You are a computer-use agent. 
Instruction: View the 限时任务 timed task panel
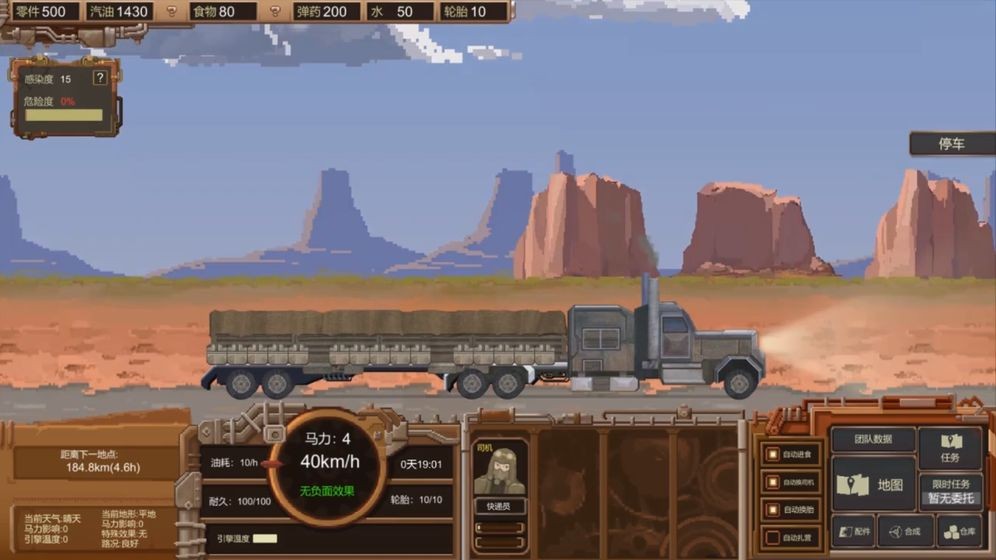(949, 490)
